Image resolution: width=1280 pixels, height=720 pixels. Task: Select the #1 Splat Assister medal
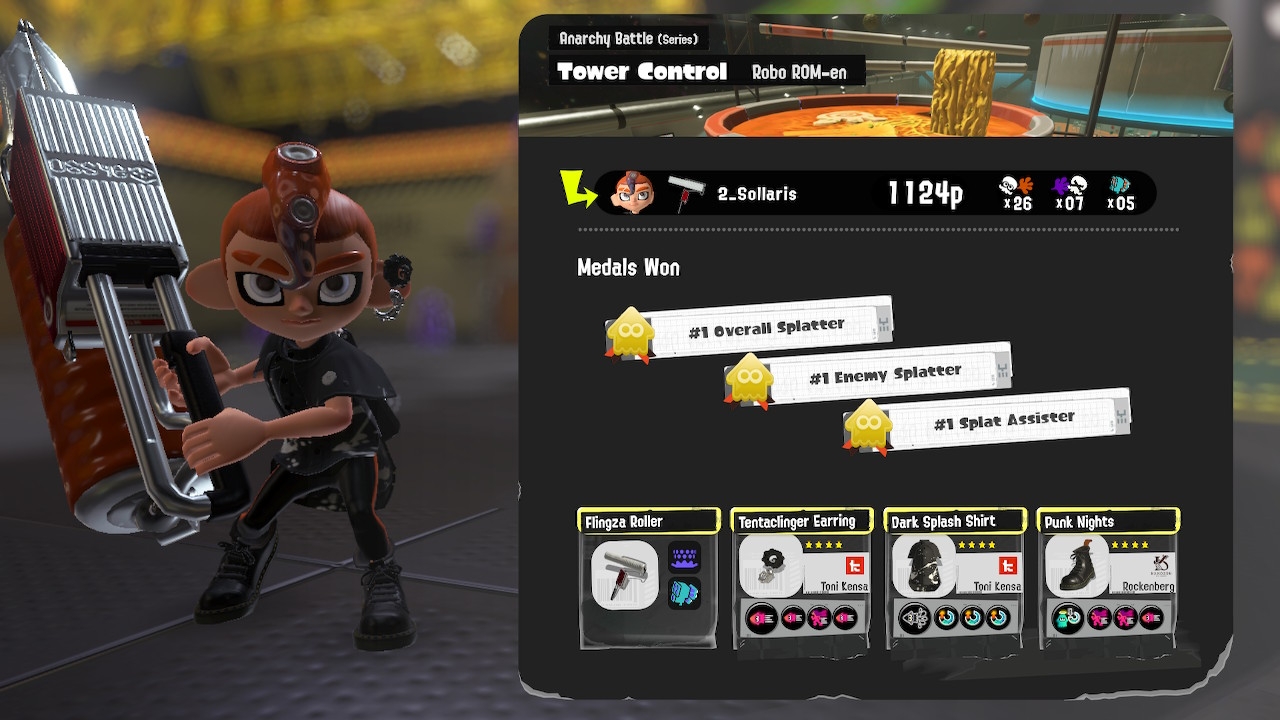tap(988, 422)
